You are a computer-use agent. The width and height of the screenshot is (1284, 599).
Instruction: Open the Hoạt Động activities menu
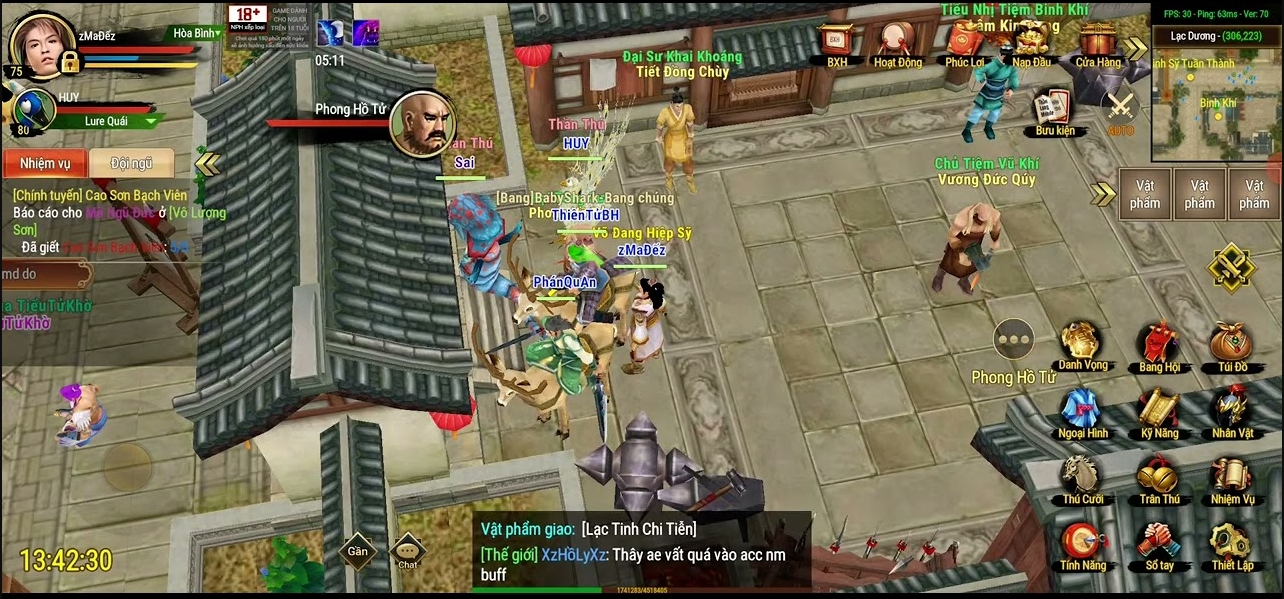(897, 42)
